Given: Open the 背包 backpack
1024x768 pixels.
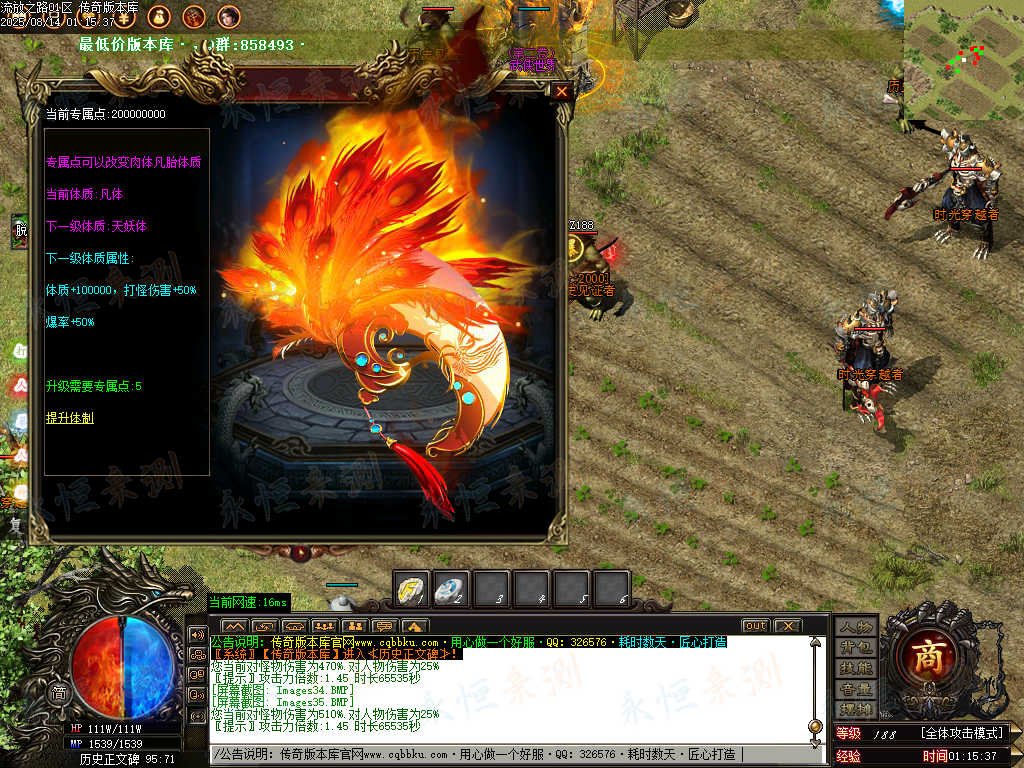Looking at the screenshot, I should pyautogui.click(x=856, y=648).
